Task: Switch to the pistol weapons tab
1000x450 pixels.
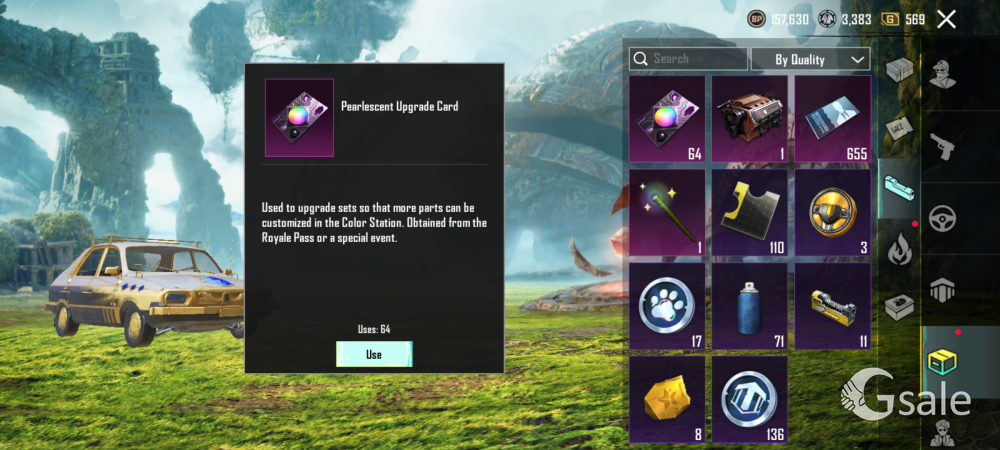Action: tap(941, 148)
